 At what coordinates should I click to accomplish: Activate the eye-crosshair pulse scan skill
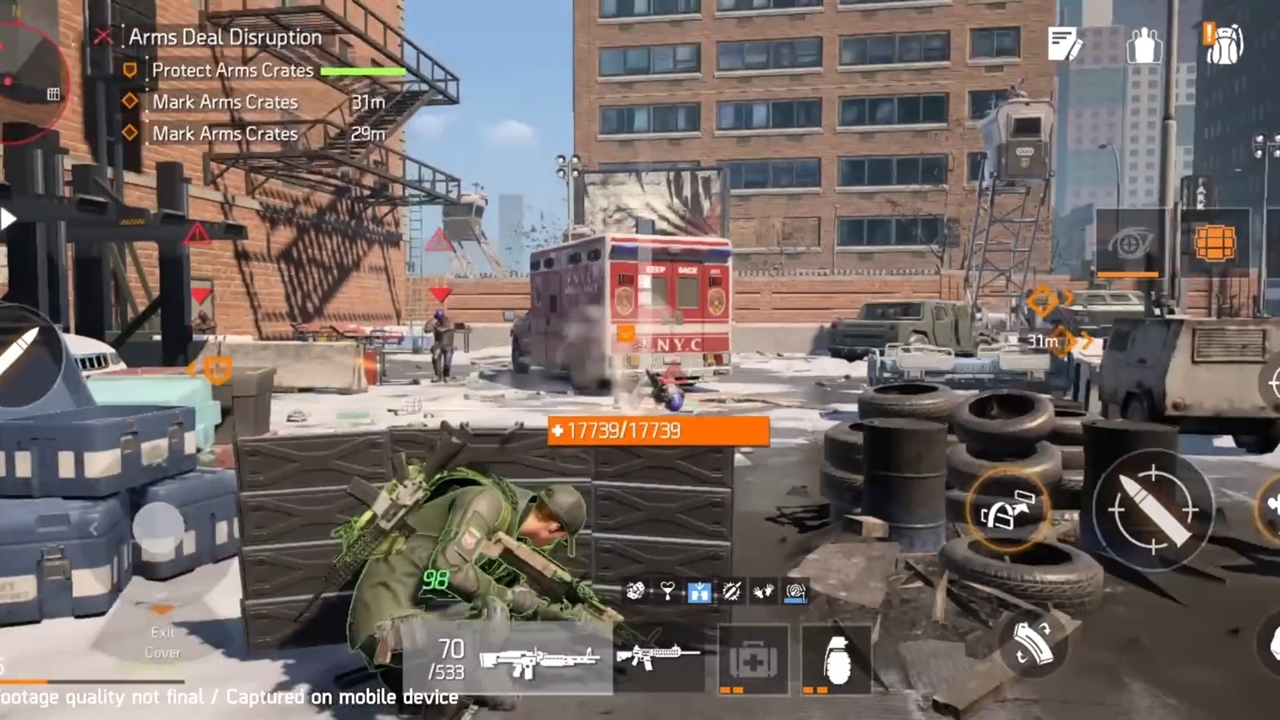tap(1129, 242)
